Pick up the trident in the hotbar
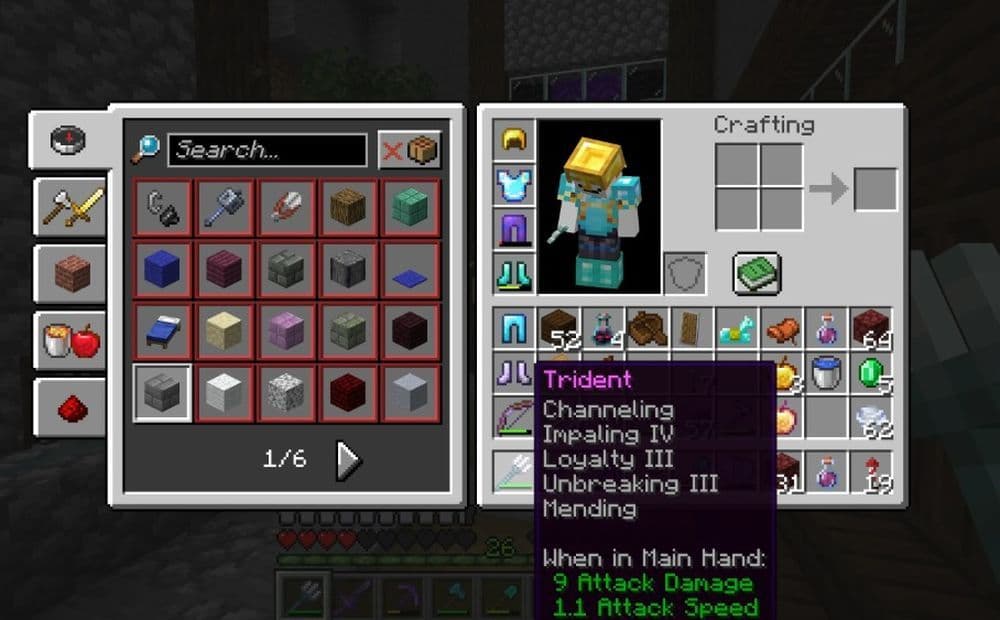The height and width of the screenshot is (620, 1000). pos(515,471)
